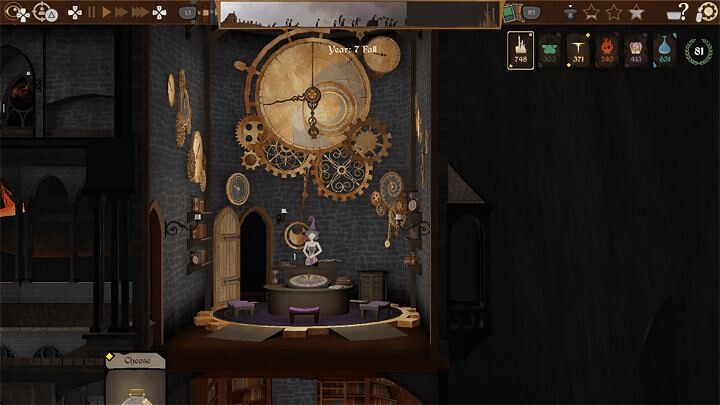Click the laurel wreath badge showing 81

[x=698, y=51]
